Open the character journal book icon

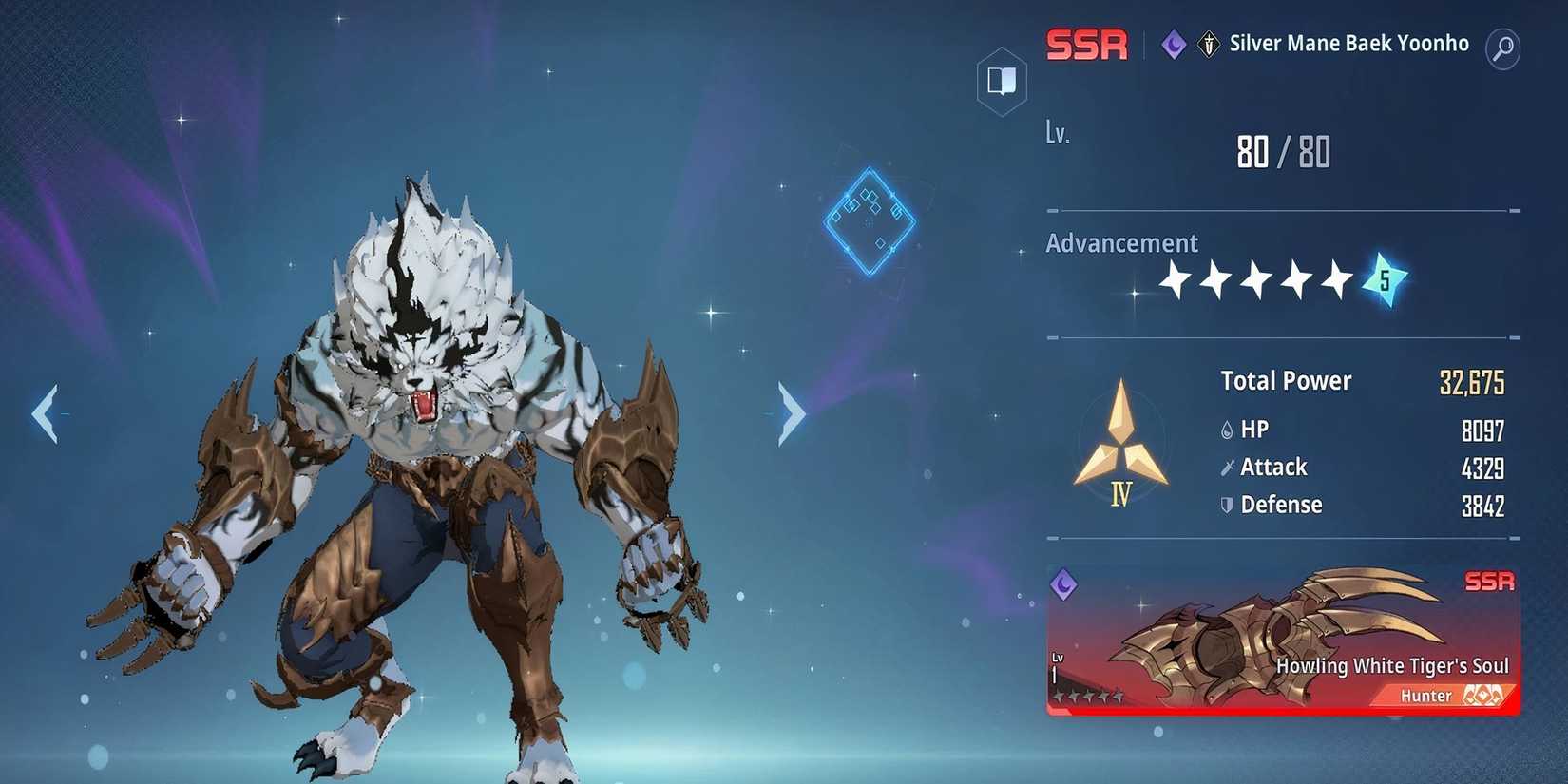pos(1002,82)
